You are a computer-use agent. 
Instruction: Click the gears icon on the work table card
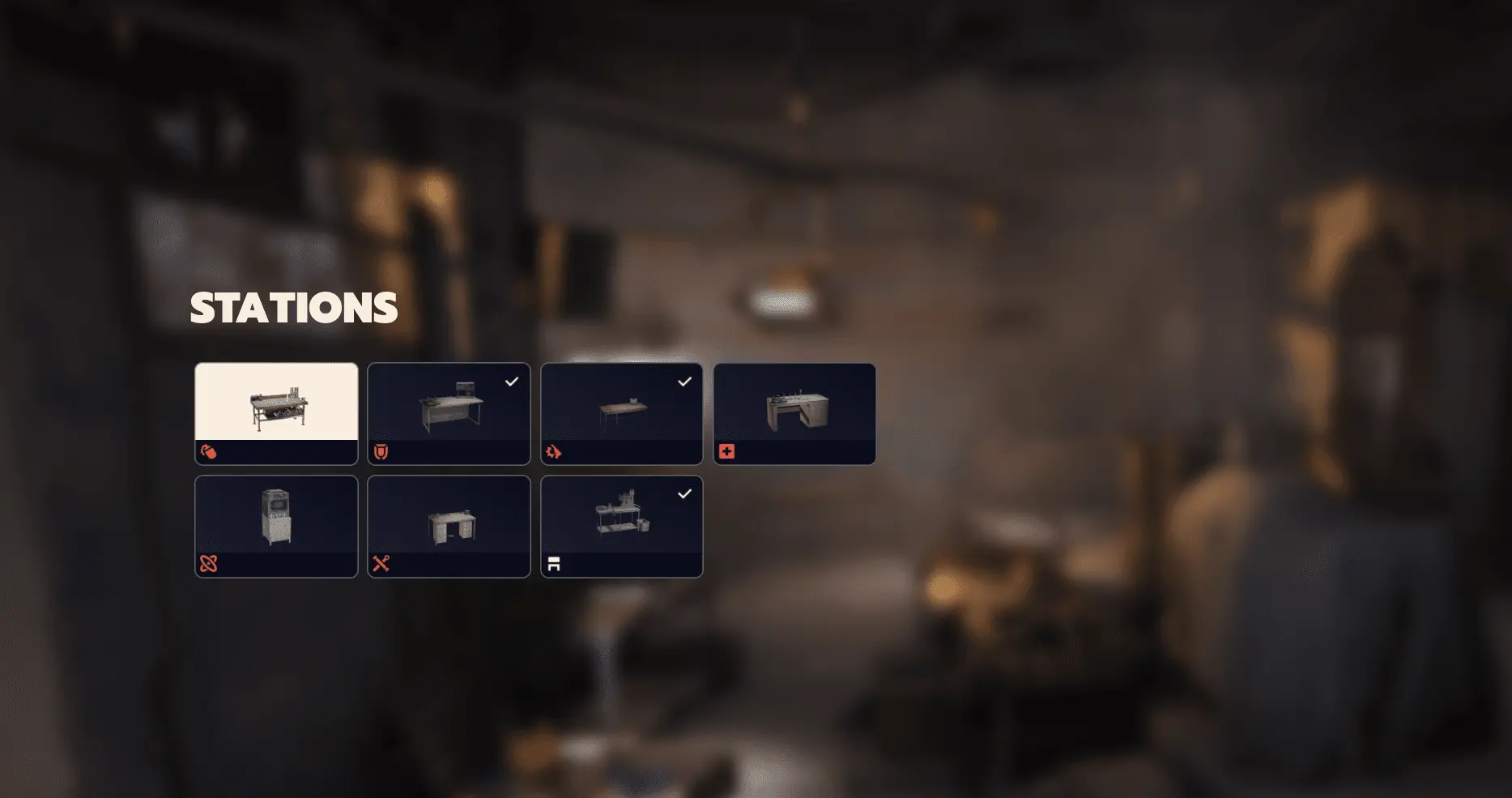pos(555,452)
